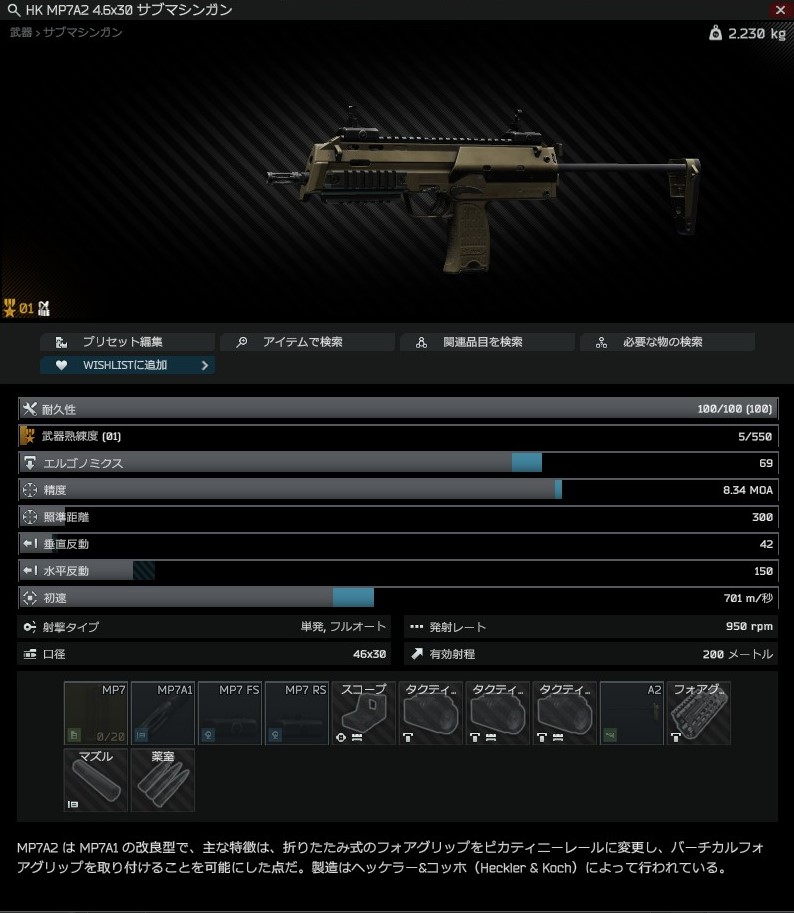This screenshot has width=794, height=913.
Task: Select the マズル muzzle slot
Action: pyautogui.click(x=96, y=780)
